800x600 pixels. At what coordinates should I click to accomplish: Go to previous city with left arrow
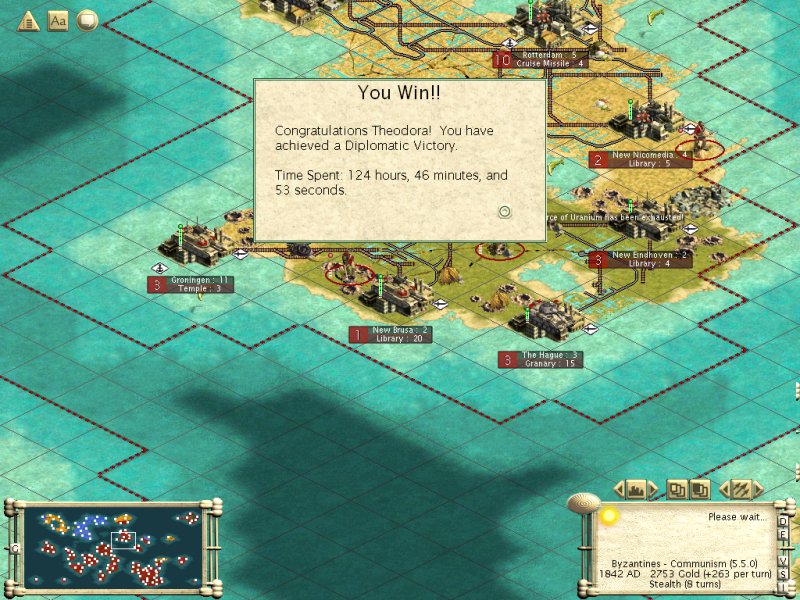pyautogui.click(x=617, y=489)
